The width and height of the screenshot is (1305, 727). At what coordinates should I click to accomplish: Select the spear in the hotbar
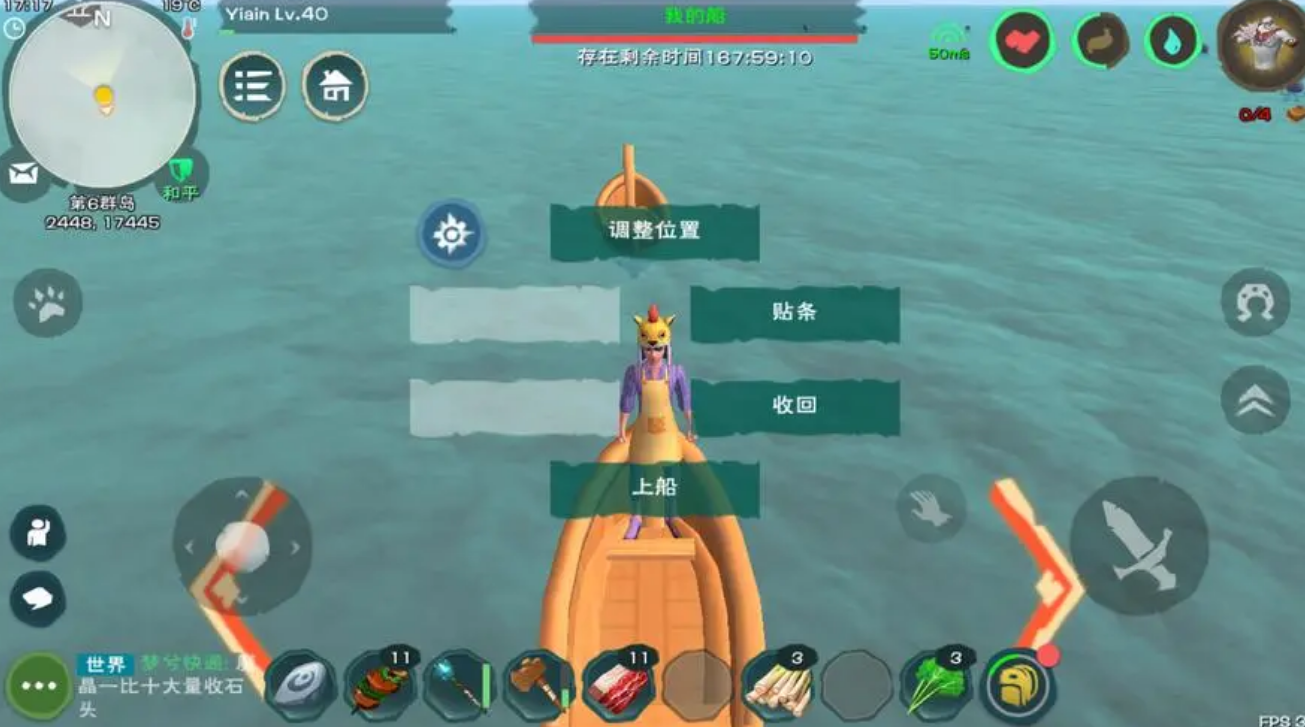point(459,685)
